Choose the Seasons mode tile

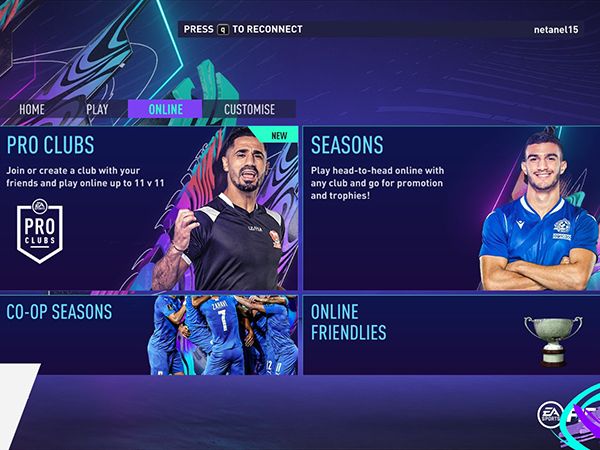coord(450,208)
